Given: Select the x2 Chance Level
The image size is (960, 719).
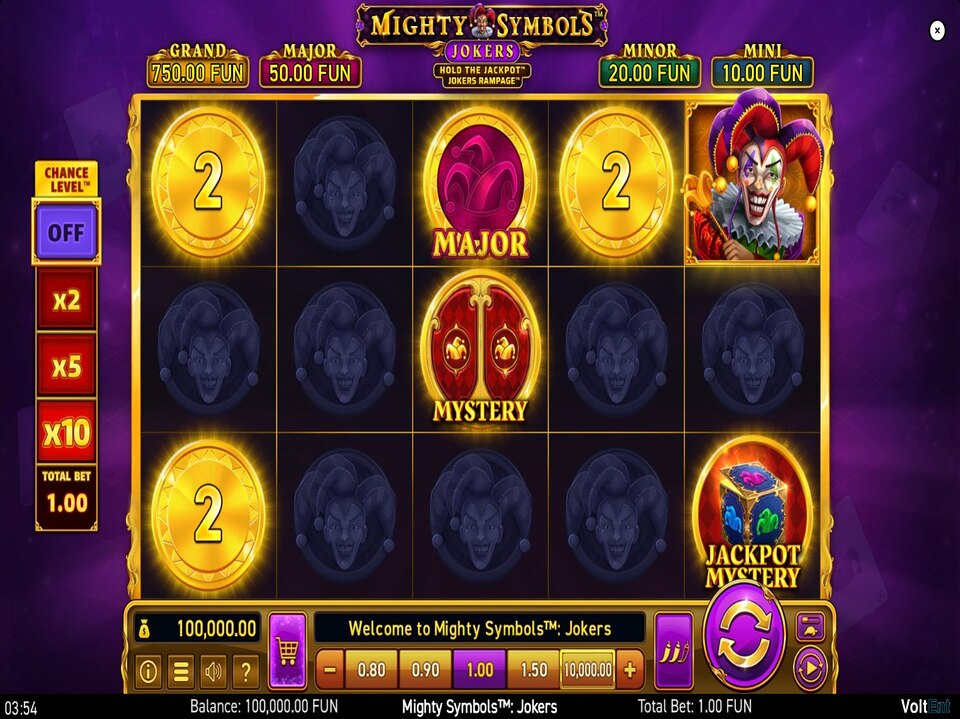Looking at the screenshot, I should (66, 299).
